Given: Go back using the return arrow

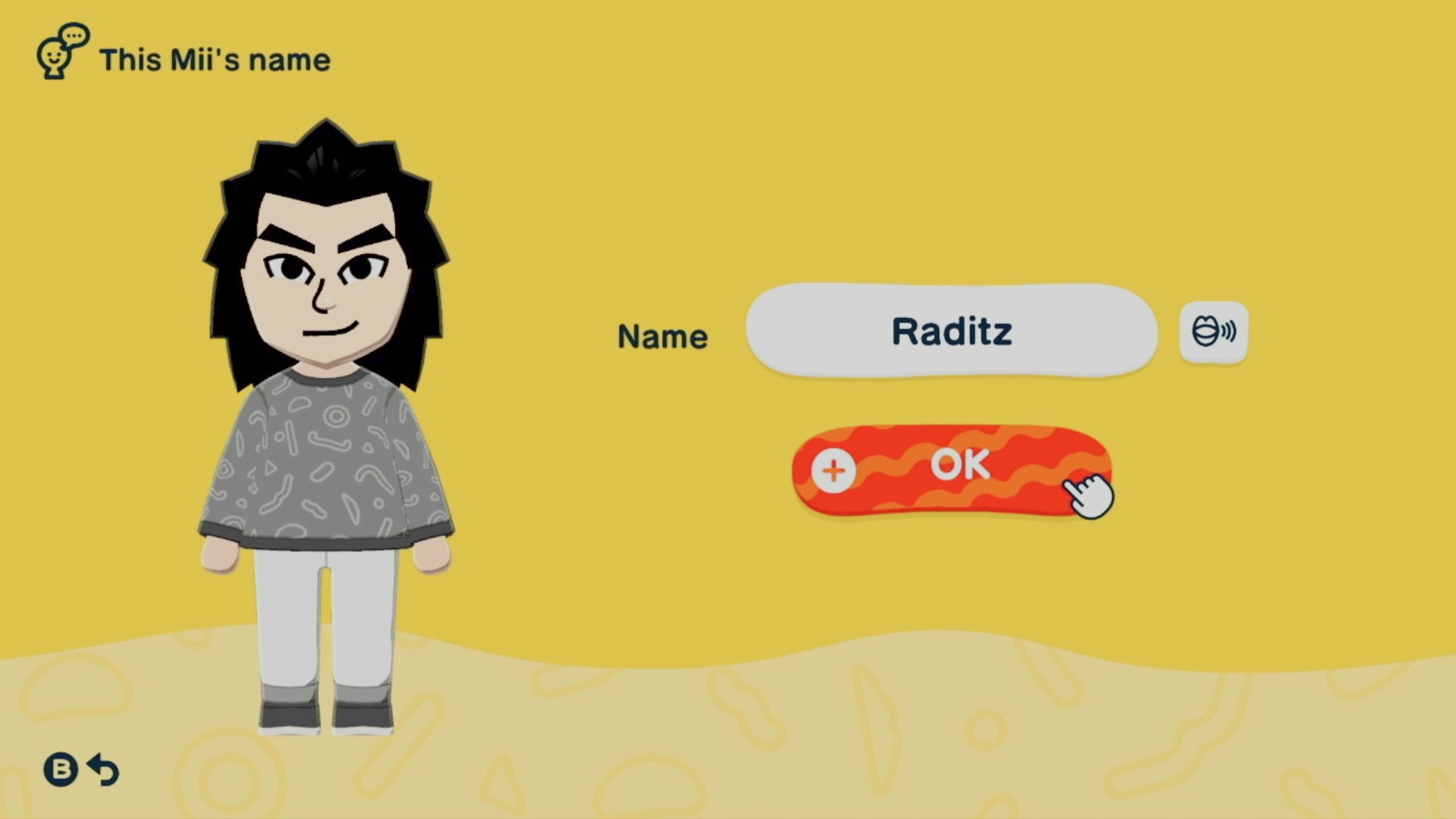Looking at the screenshot, I should 103,770.
